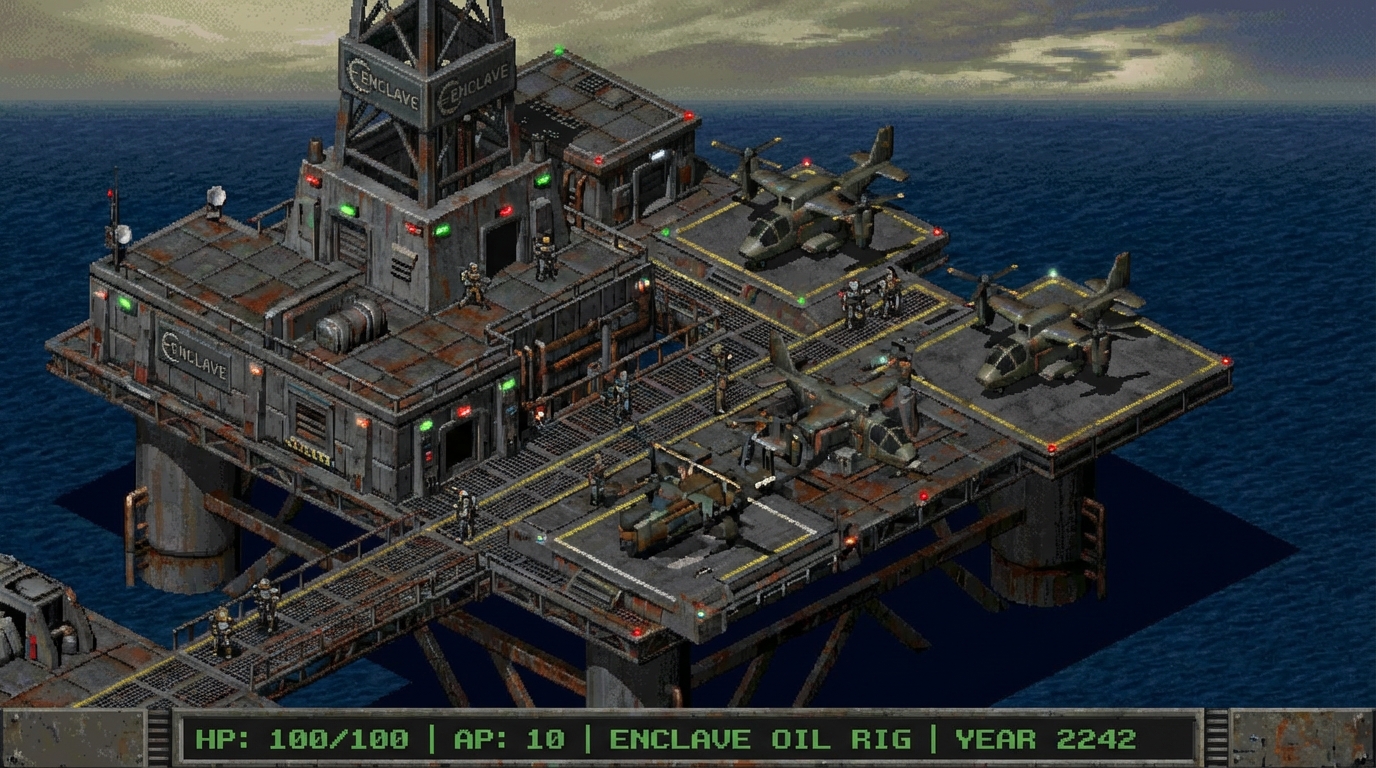The image size is (1376, 768).
Task: Select the satellite dish on the rooftop
Action: point(214,196)
